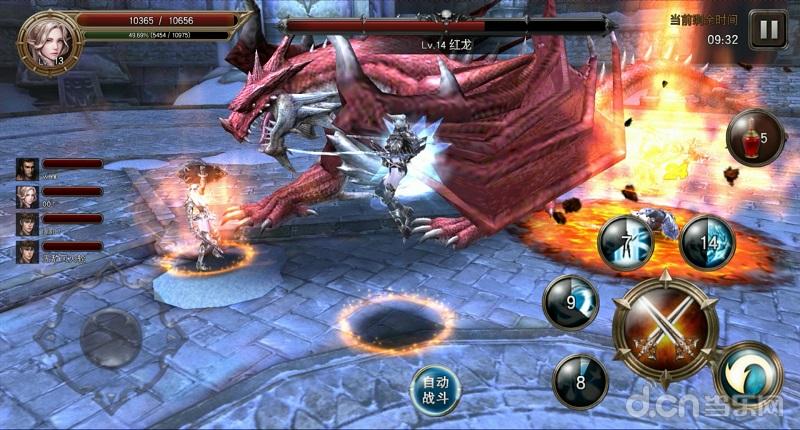Viewport: 800px width, 430px height.
Task: Use the red health potion
Action: [754, 137]
